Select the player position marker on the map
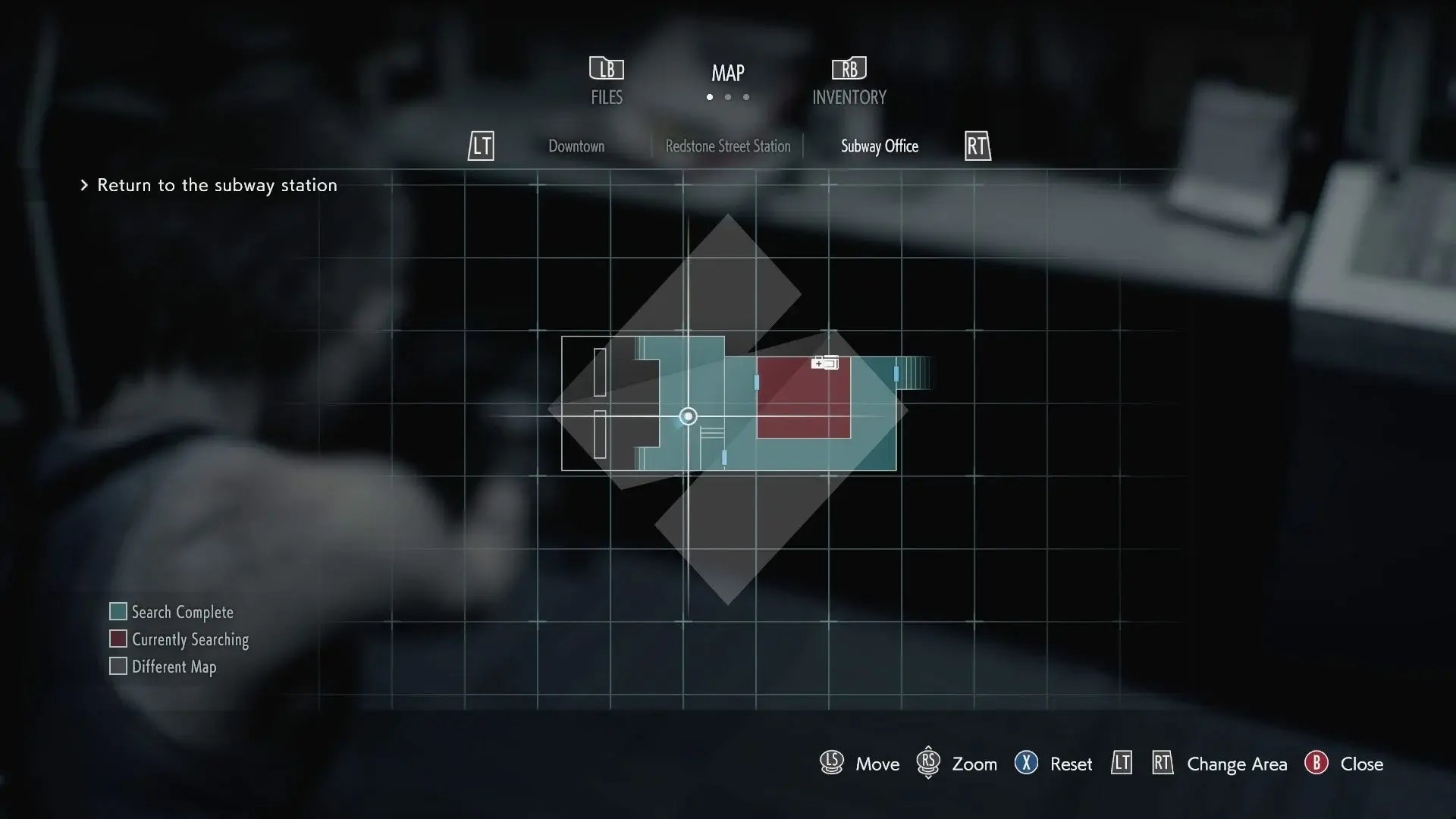 pyautogui.click(x=688, y=416)
